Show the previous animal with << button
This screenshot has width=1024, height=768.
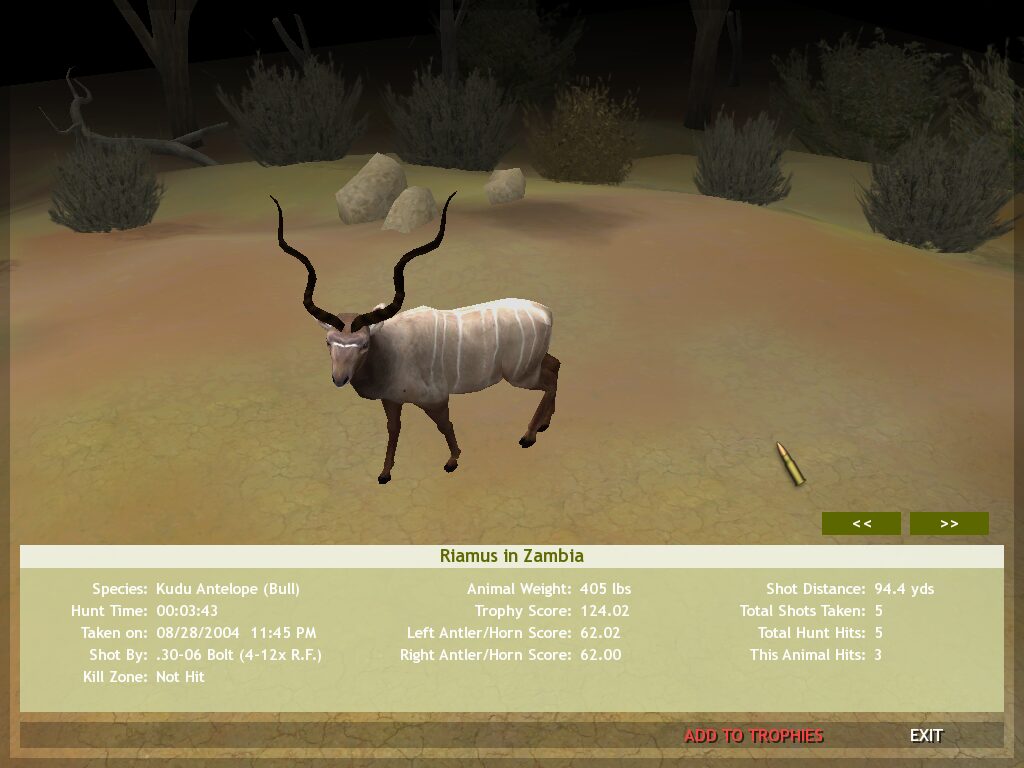861,523
